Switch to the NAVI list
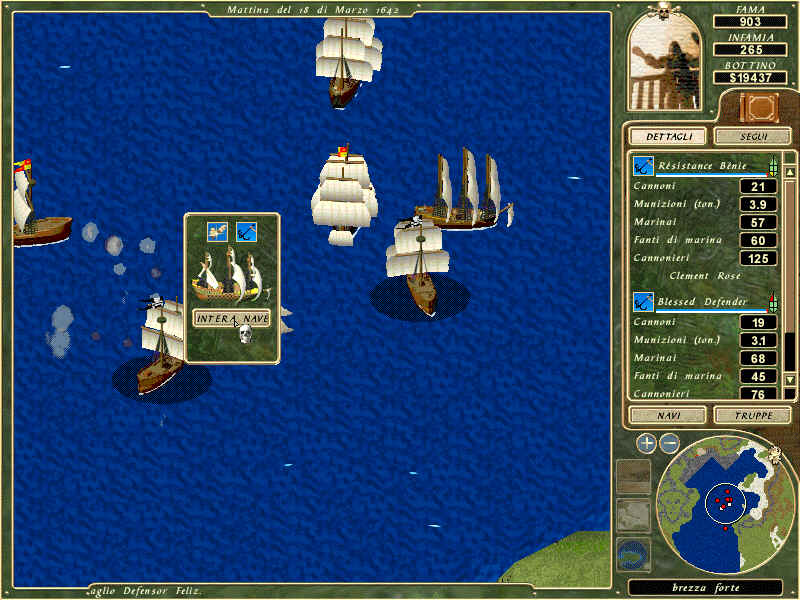Screen dimensions: 800x600 [667, 414]
